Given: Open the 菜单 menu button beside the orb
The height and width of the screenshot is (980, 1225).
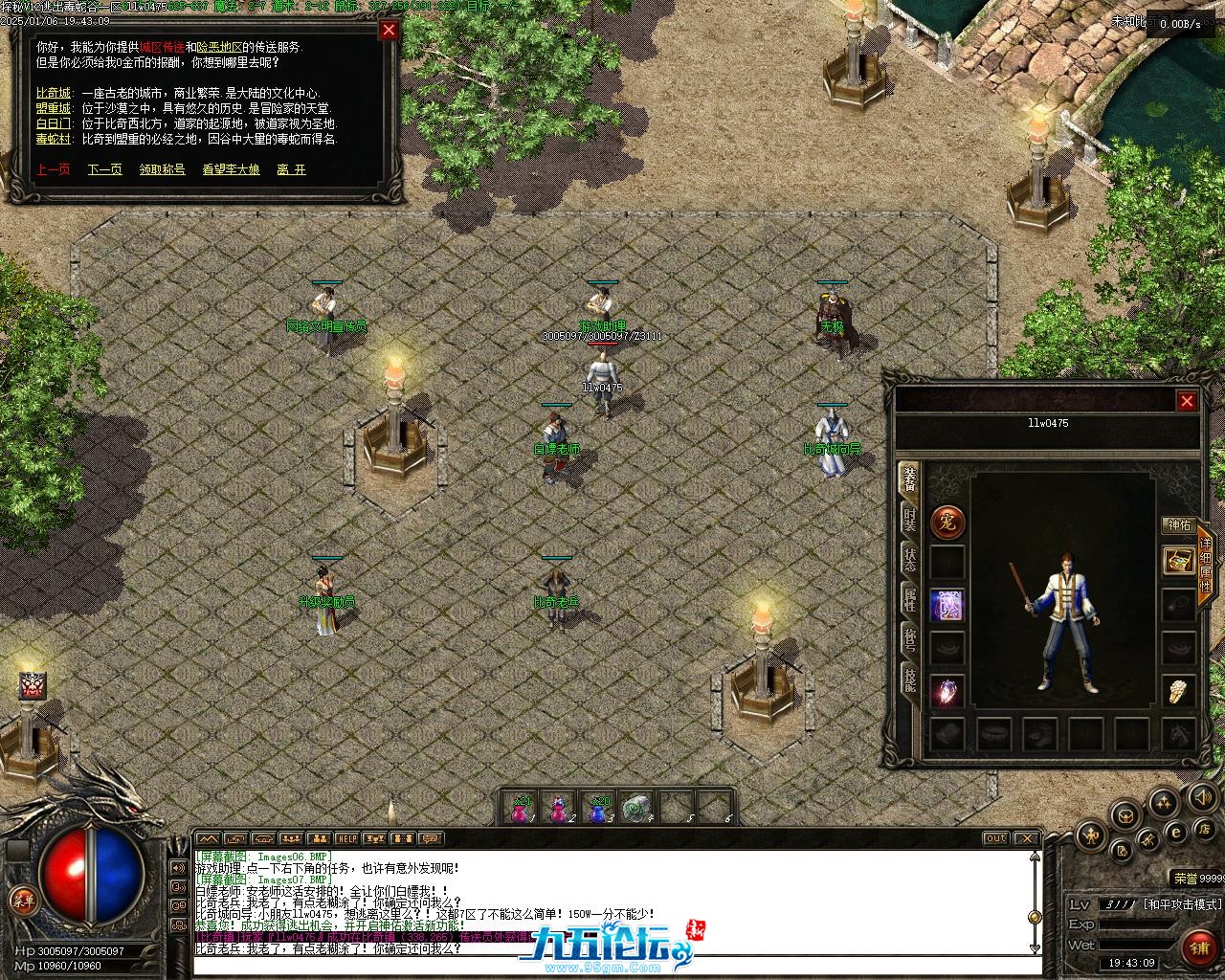Looking at the screenshot, I should tap(23, 900).
